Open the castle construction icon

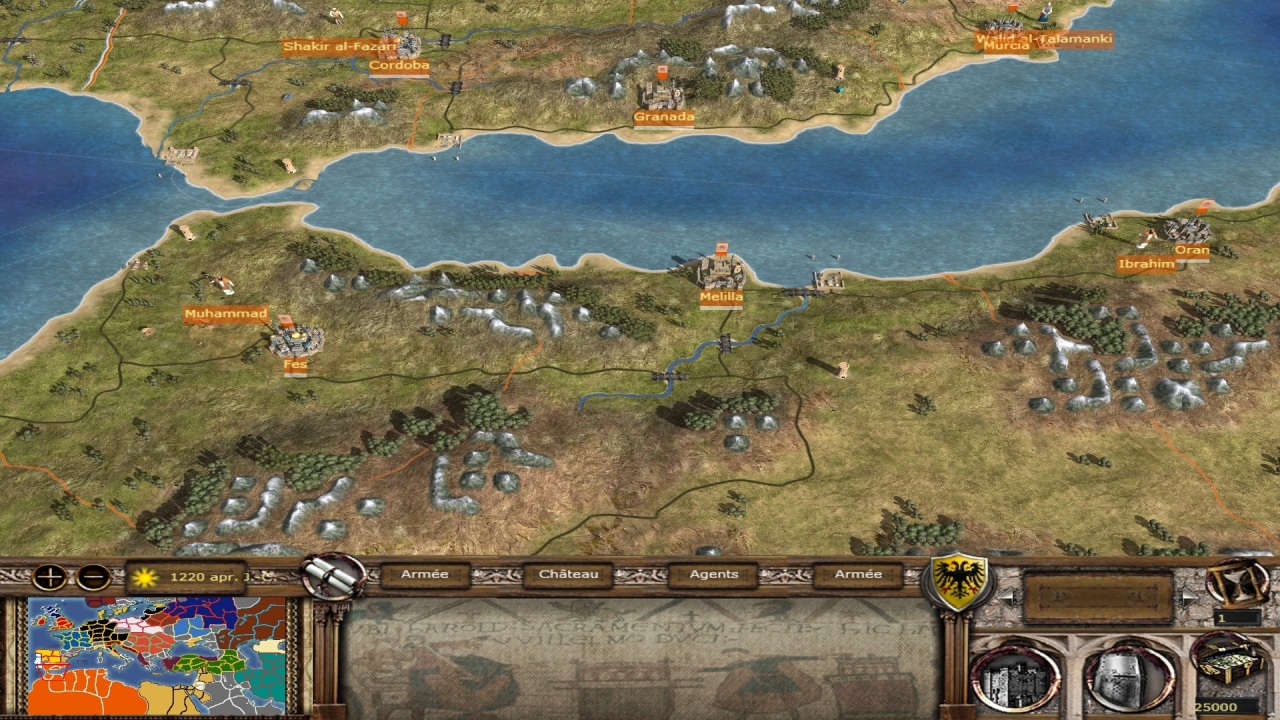point(1015,679)
